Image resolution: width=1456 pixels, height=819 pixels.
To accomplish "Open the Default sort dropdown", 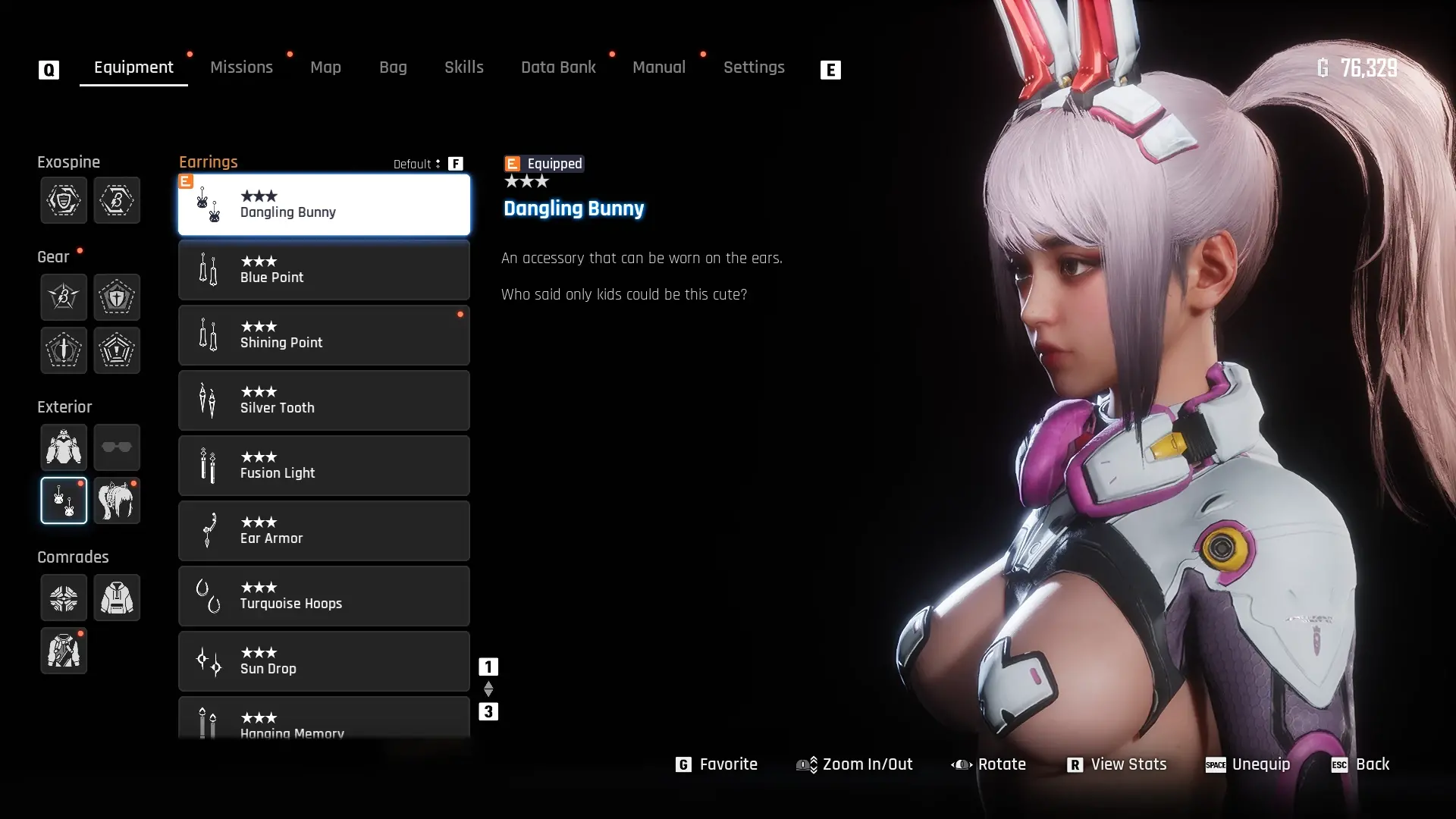I will pos(417,164).
